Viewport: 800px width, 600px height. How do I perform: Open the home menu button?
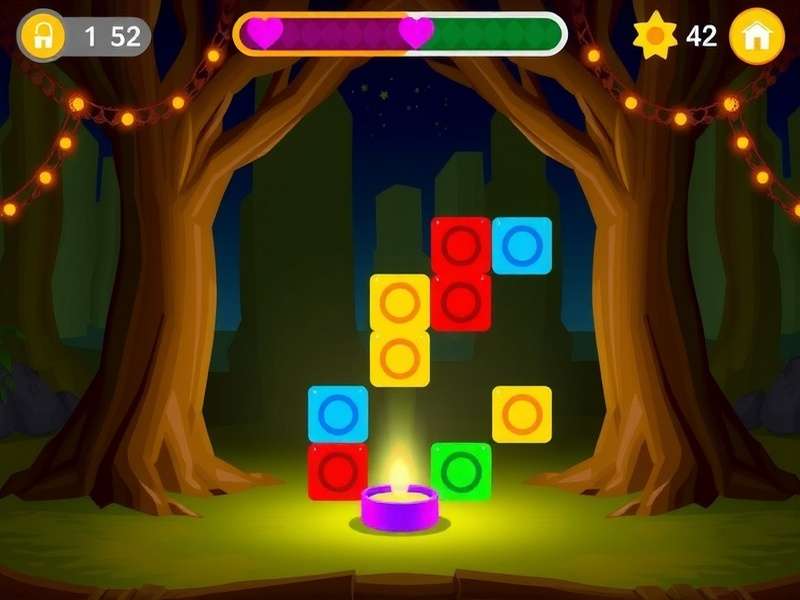coord(757,36)
